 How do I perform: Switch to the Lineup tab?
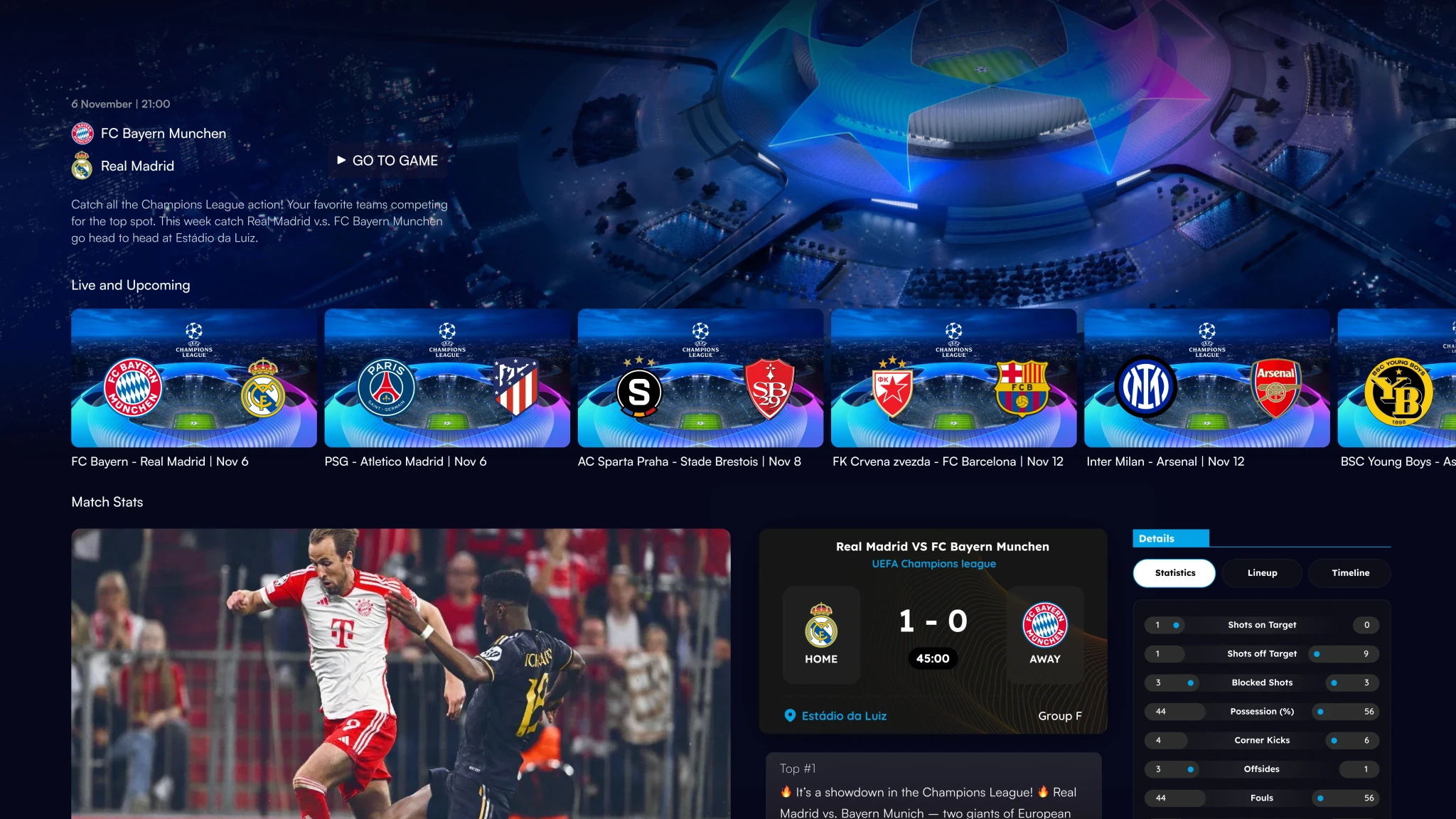(1261, 572)
